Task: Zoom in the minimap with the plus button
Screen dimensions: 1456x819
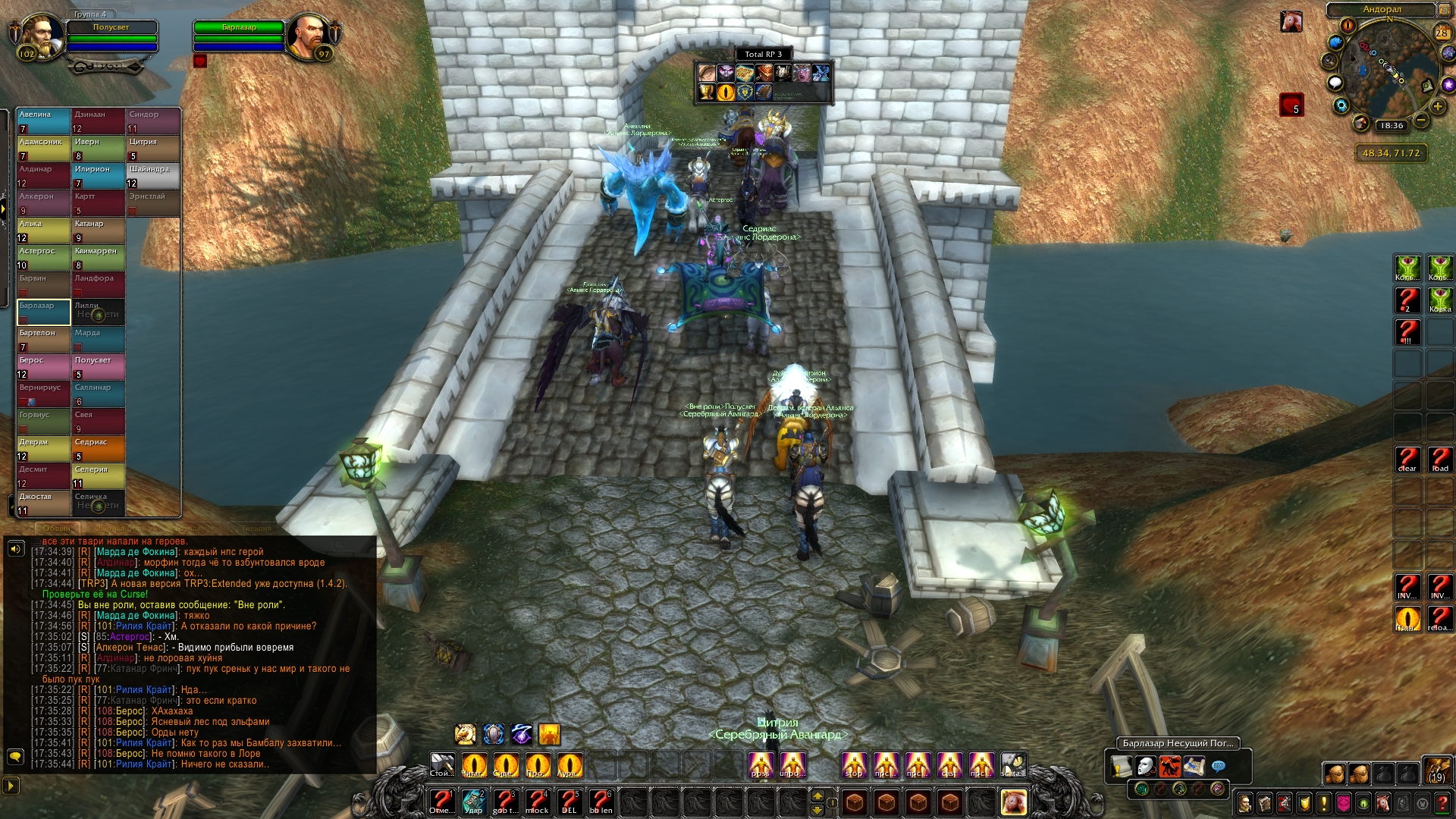Action: pyautogui.click(x=1438, y=107)
